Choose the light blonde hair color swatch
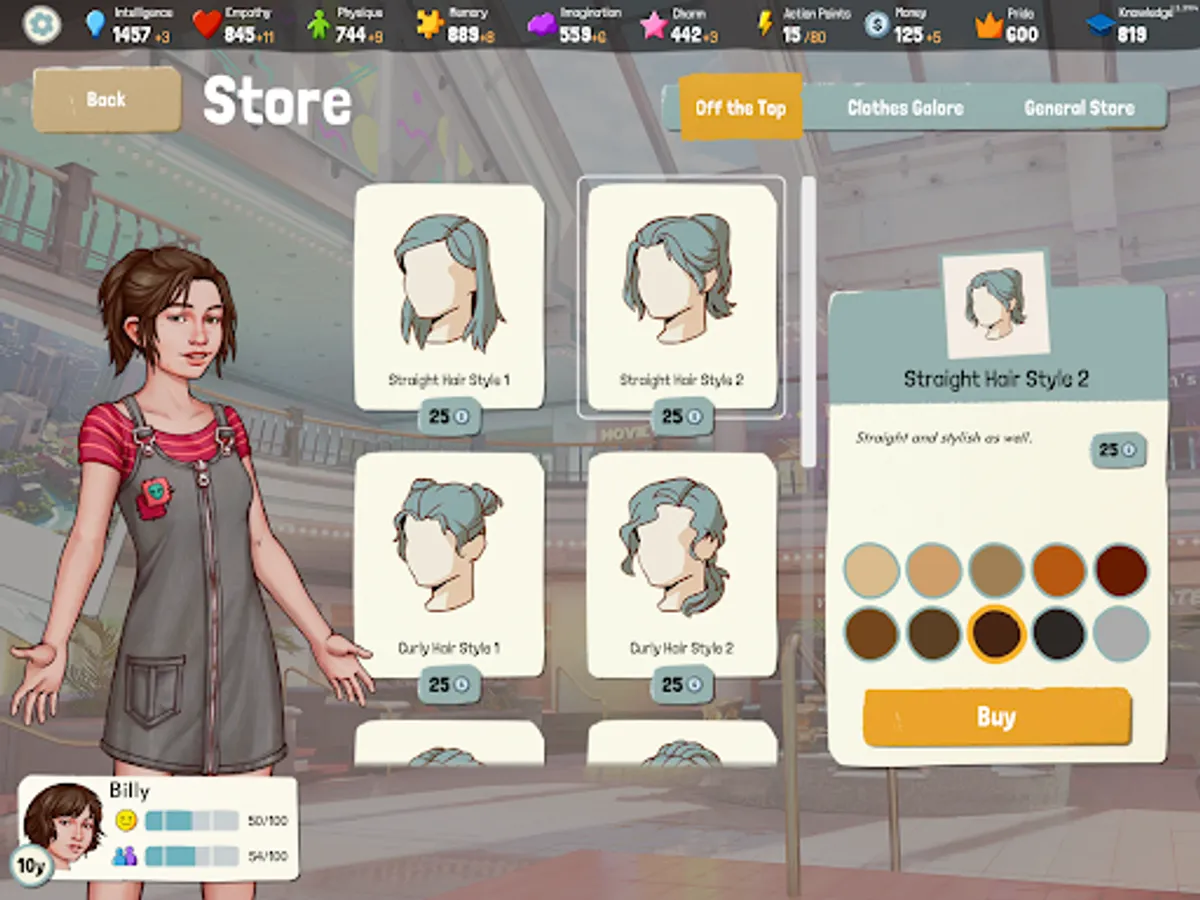The height and width of the screenshot is (900, 1200). [872, 571]
